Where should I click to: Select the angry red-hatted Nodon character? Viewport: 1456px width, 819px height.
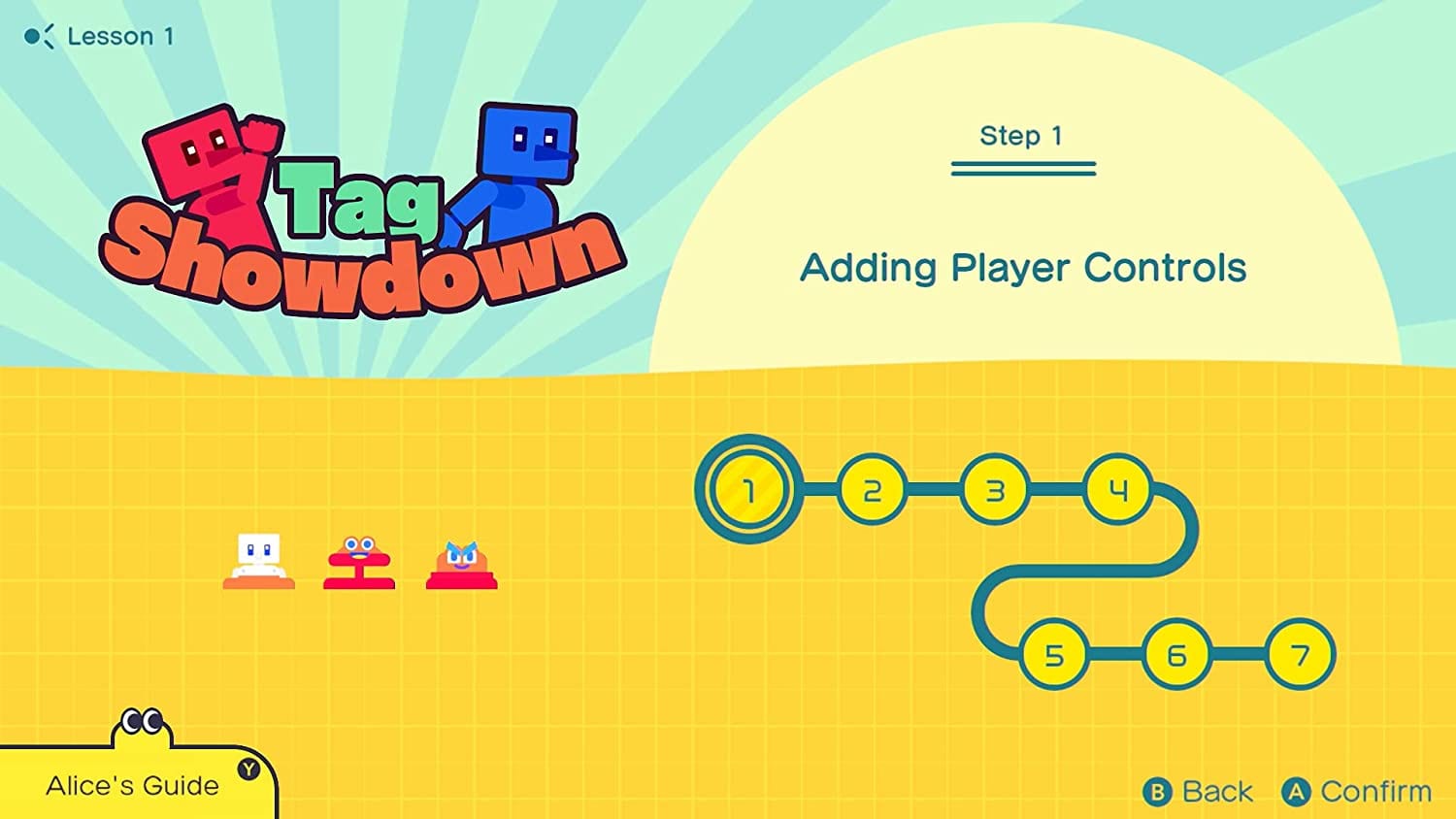click(x=460, y=561)
